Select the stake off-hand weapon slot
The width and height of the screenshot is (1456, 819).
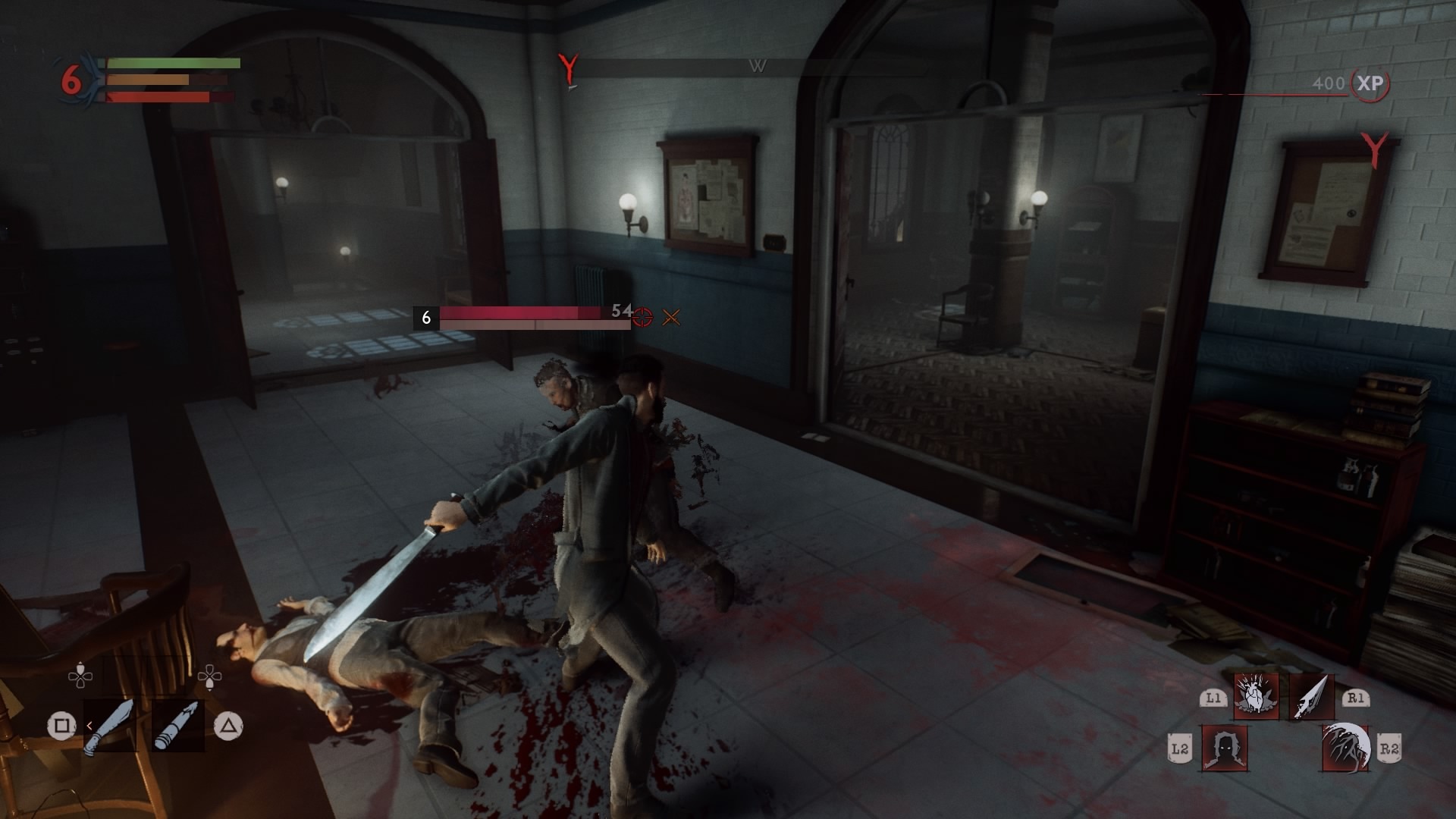177,726
